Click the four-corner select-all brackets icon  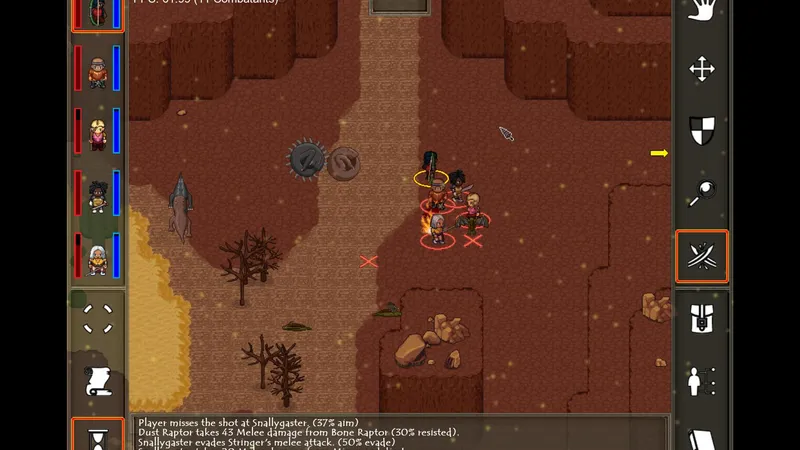(98, 319)
